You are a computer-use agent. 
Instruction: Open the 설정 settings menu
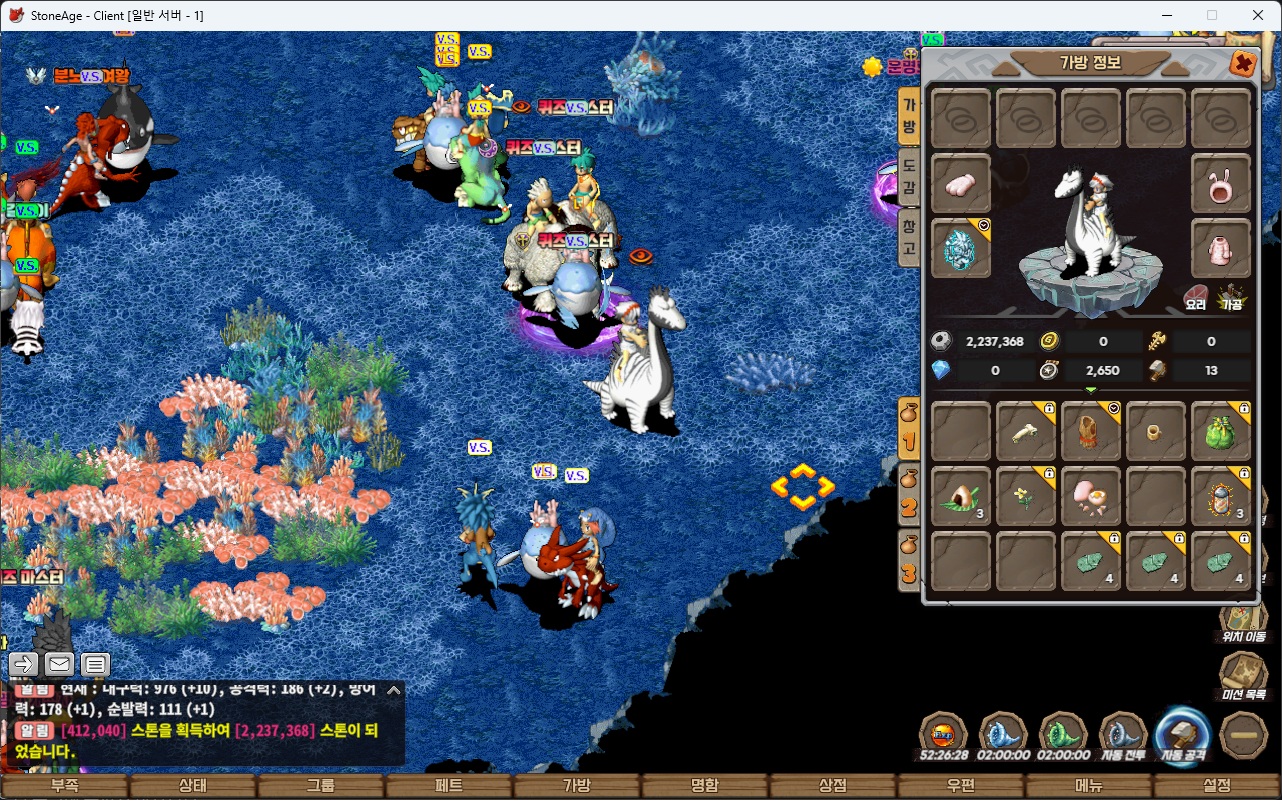[x=1217, y=786]
